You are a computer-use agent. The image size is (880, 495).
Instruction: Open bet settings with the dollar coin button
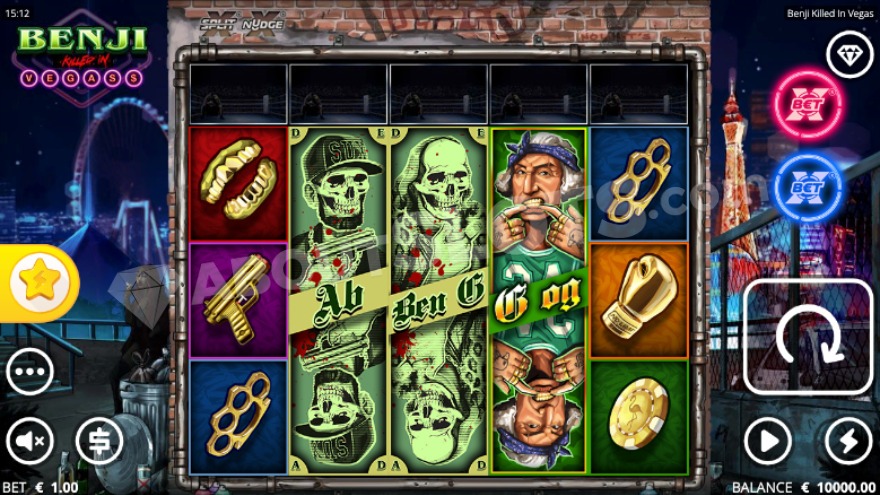coord(99,441)
